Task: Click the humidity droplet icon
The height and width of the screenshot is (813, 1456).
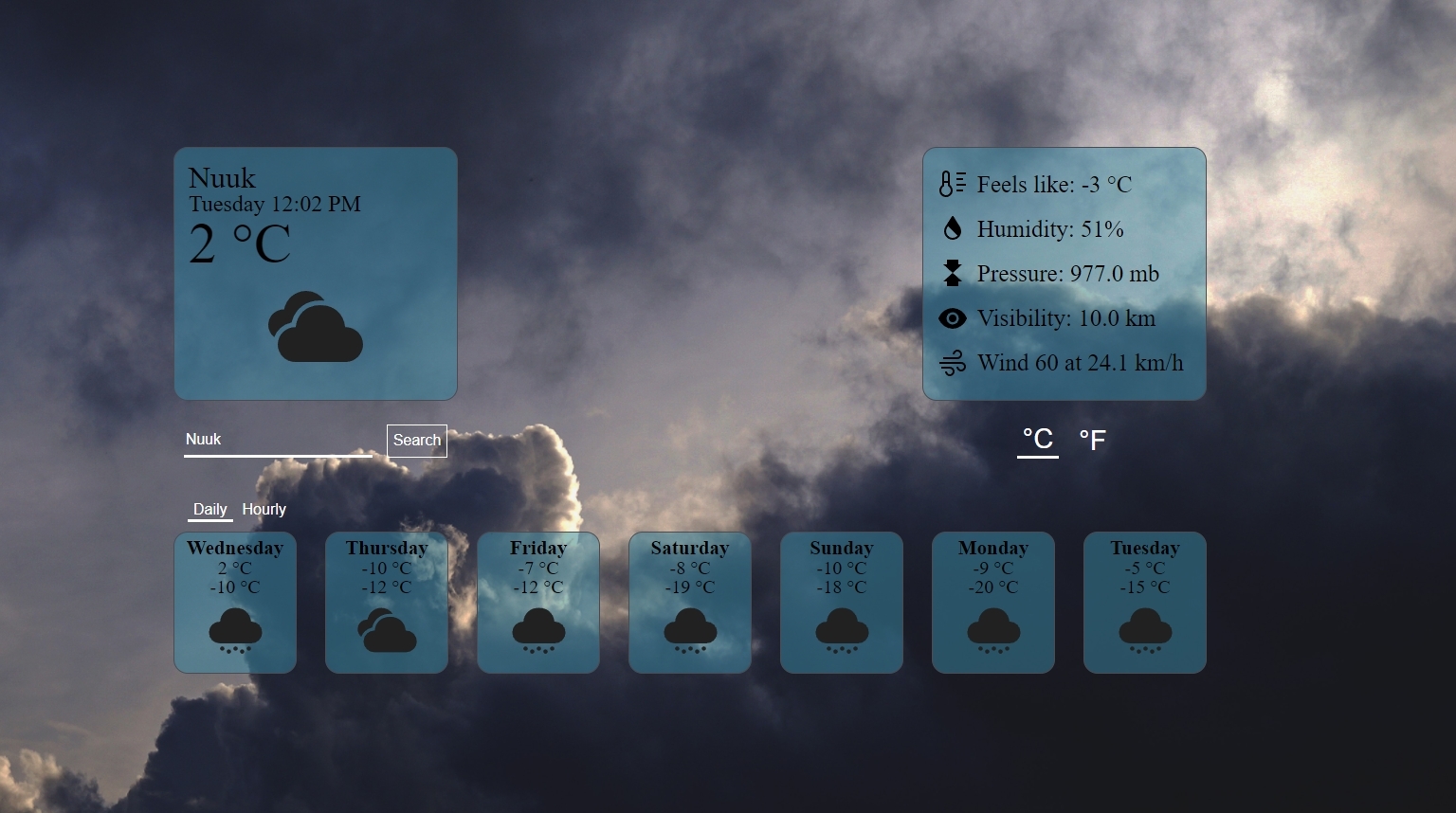Action: [951, 228]
